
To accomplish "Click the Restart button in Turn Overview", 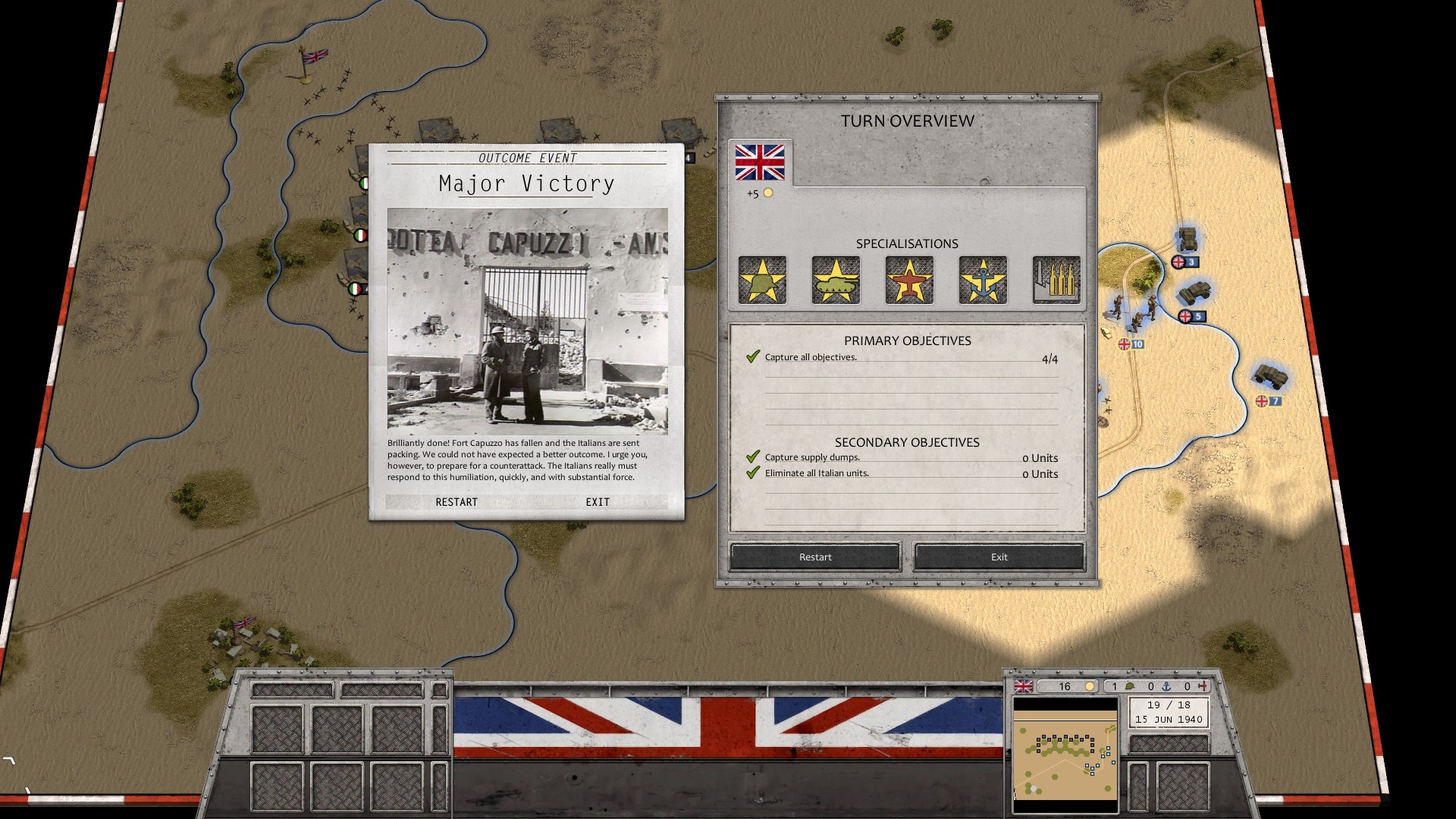I will tap(815, 557).
